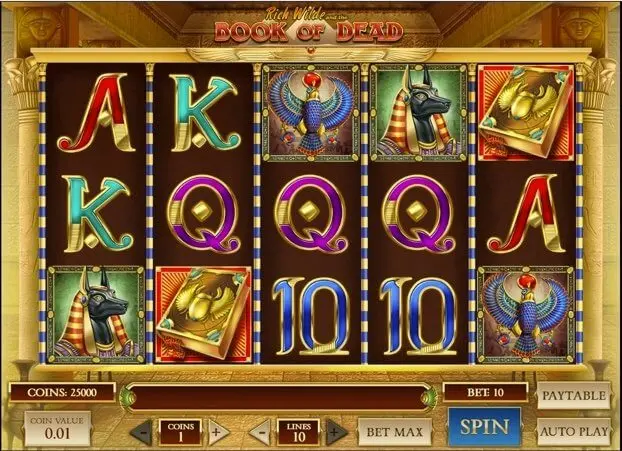Select Bet Max
The width and height of the screenshot is (622, 451).
393,432
